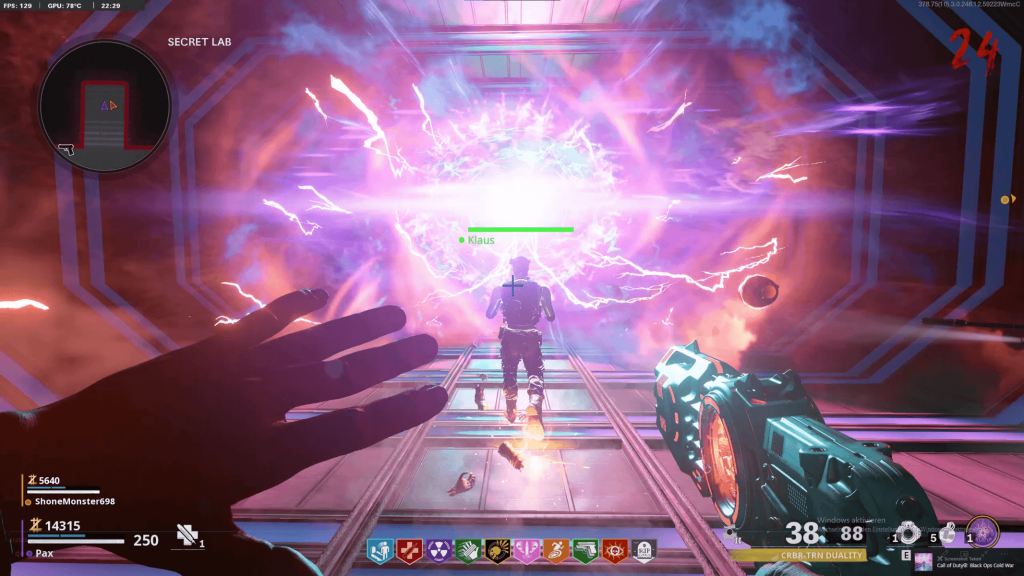Activate the purple Field Upgrade ability
This screenshot has height=576, width=1024.
983,532
